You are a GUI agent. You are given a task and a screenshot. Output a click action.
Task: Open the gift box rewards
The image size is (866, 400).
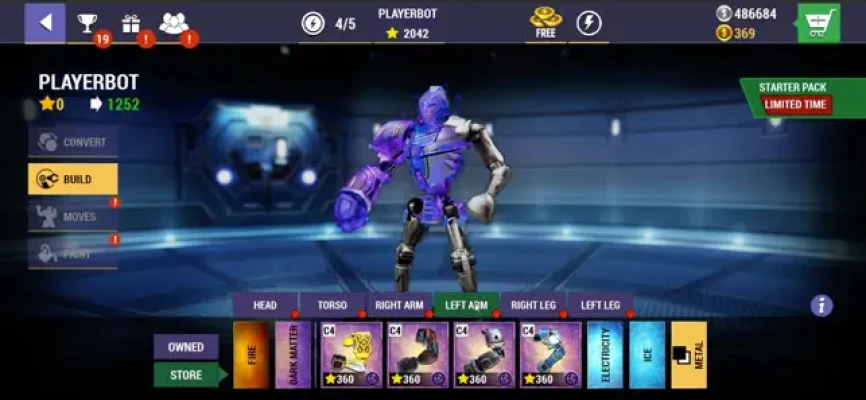[x=131, y=24]
